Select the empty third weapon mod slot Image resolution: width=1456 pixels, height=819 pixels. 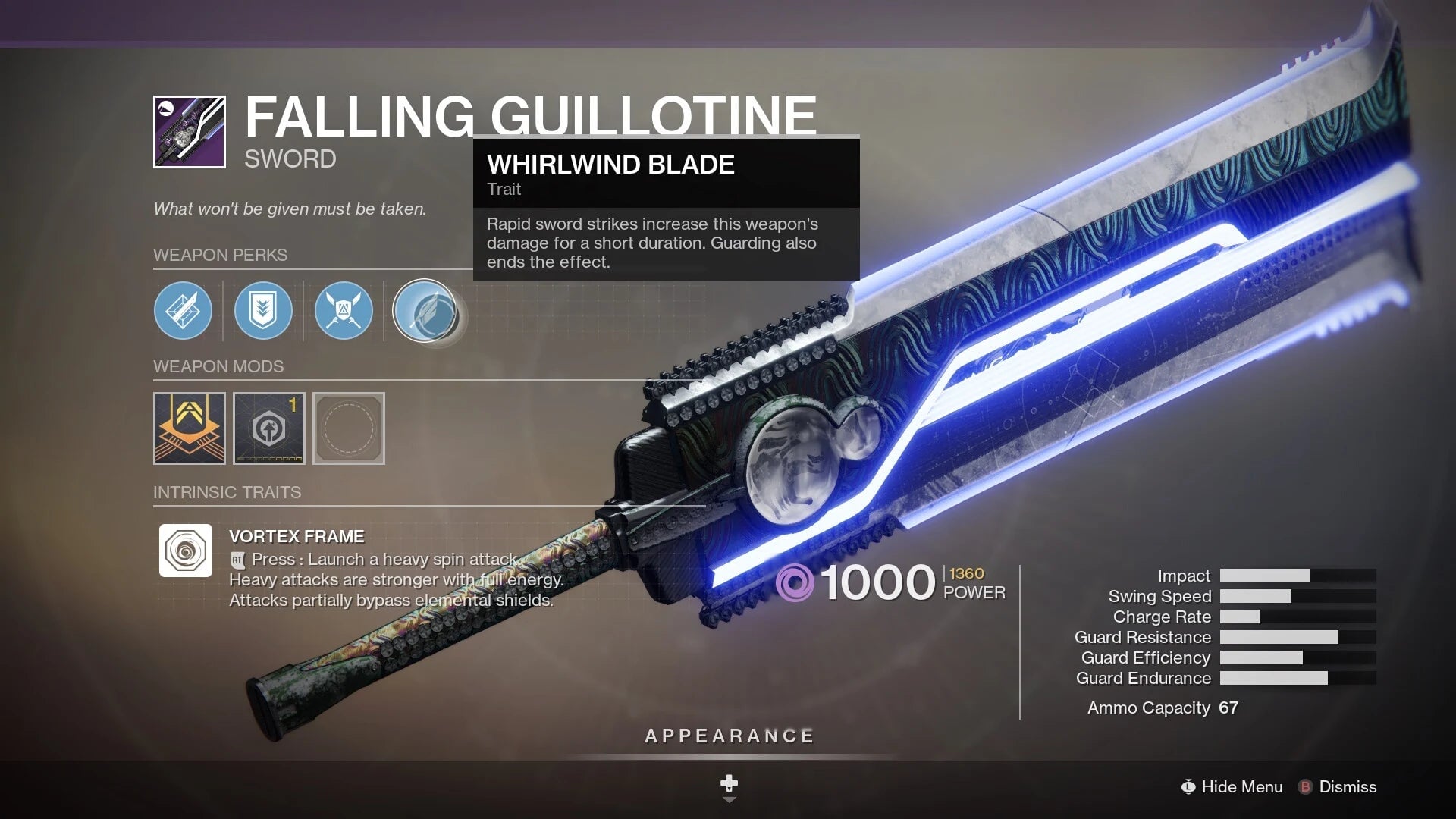click(348, 429)
